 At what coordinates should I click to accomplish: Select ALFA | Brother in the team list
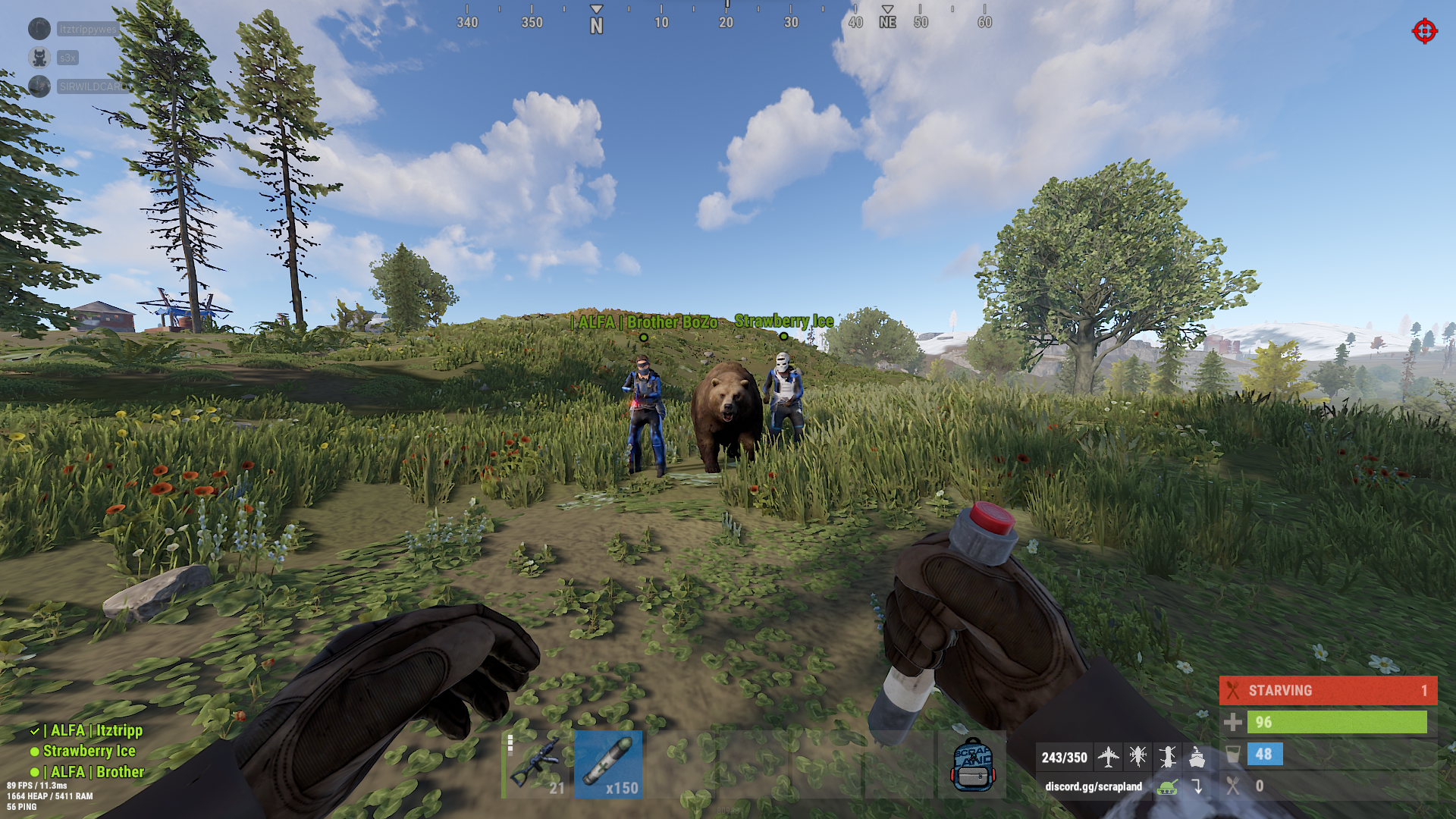[93, 771]
